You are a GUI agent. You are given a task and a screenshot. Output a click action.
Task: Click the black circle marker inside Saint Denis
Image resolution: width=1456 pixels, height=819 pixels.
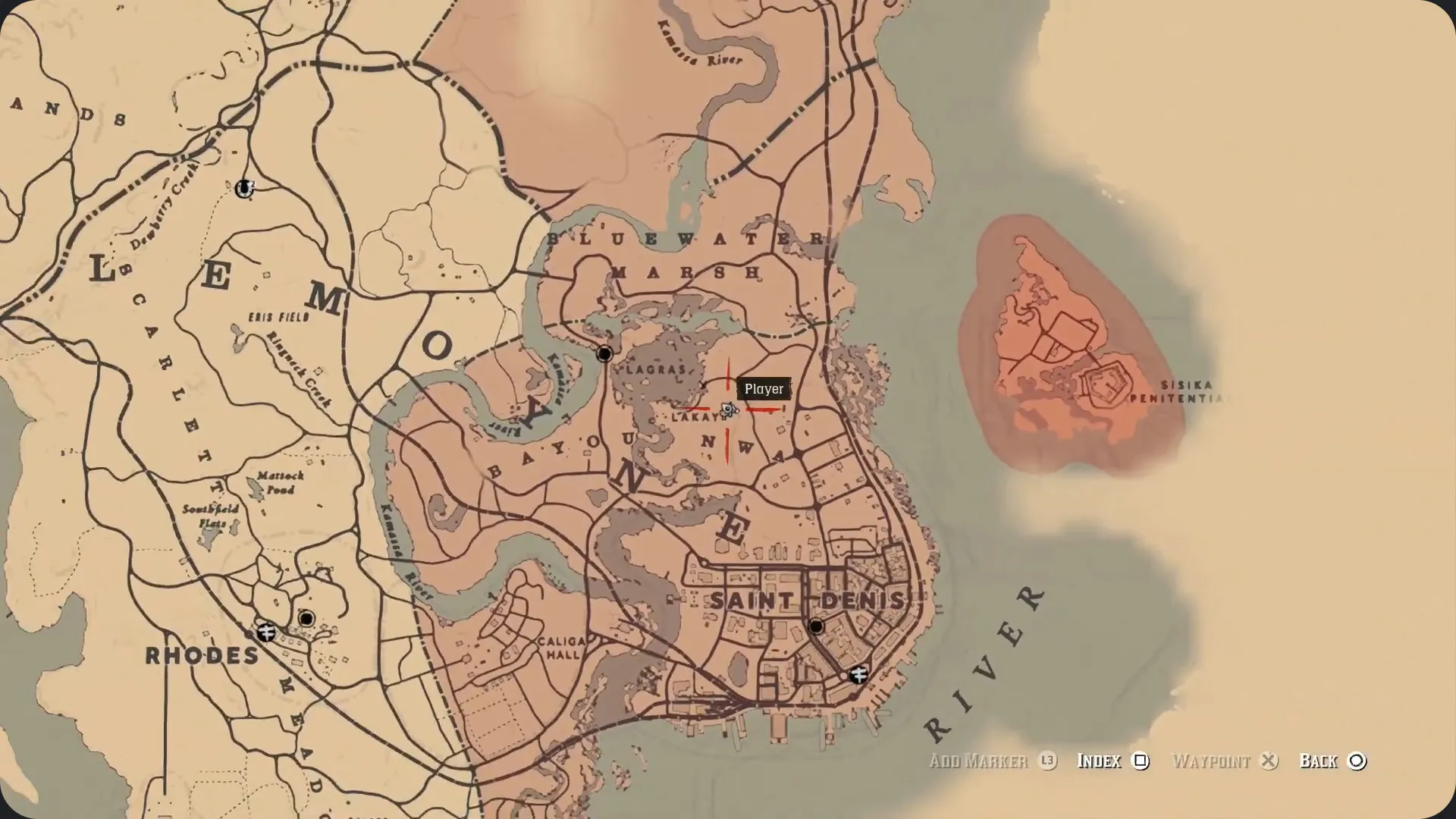pos(817,627)
